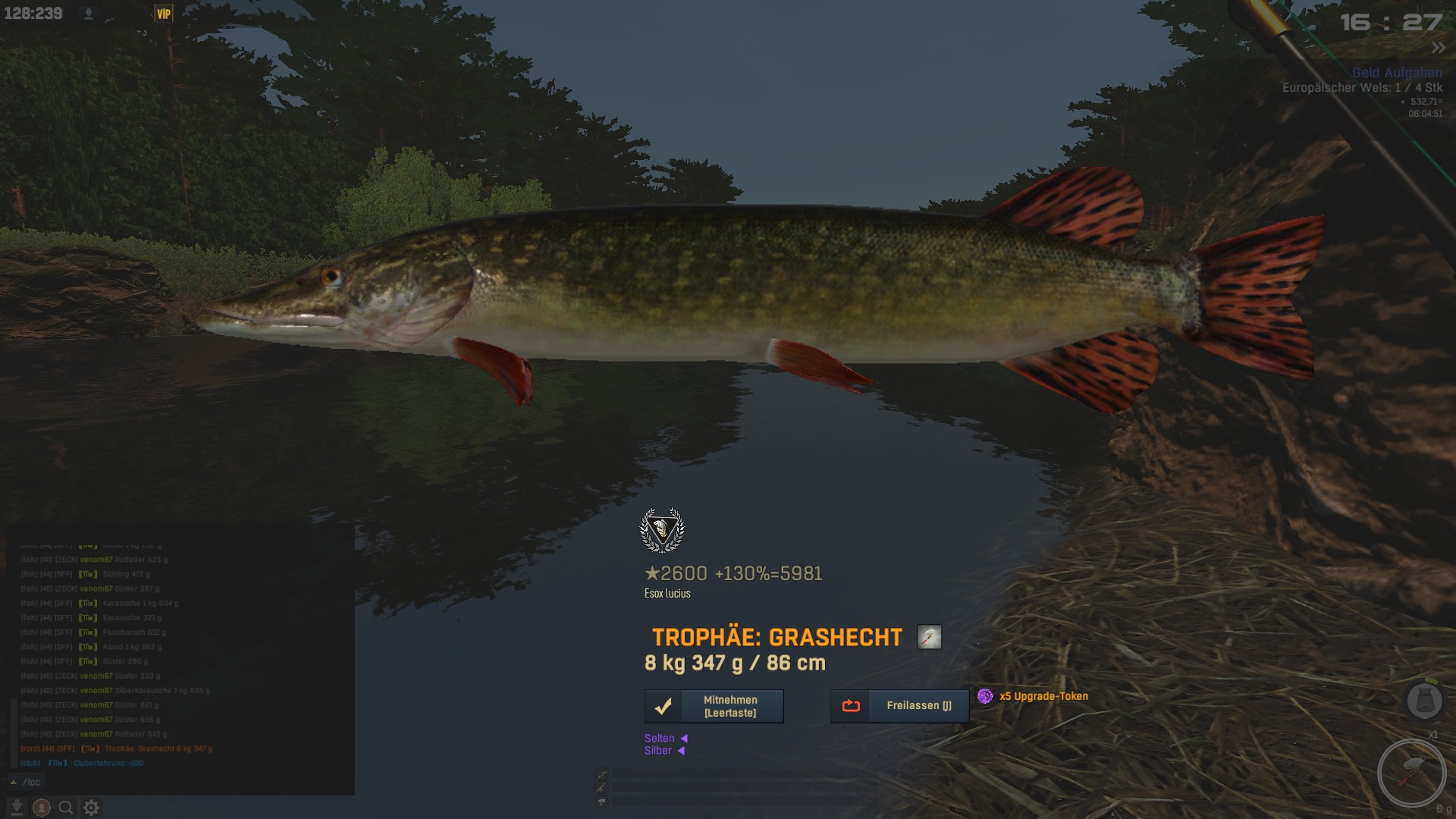
Task: Open the Geld Aufgaben task tracker
Action: 1396,73
